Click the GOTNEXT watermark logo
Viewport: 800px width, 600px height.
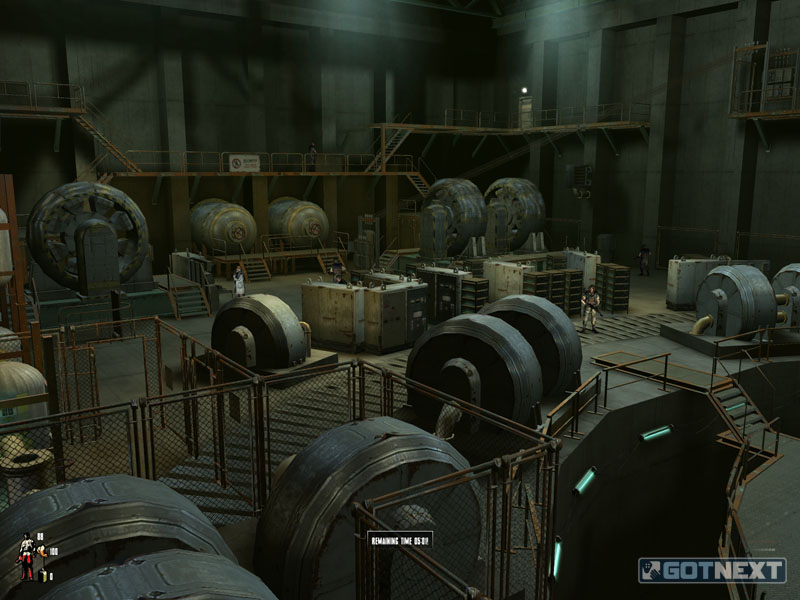(712, 570)
